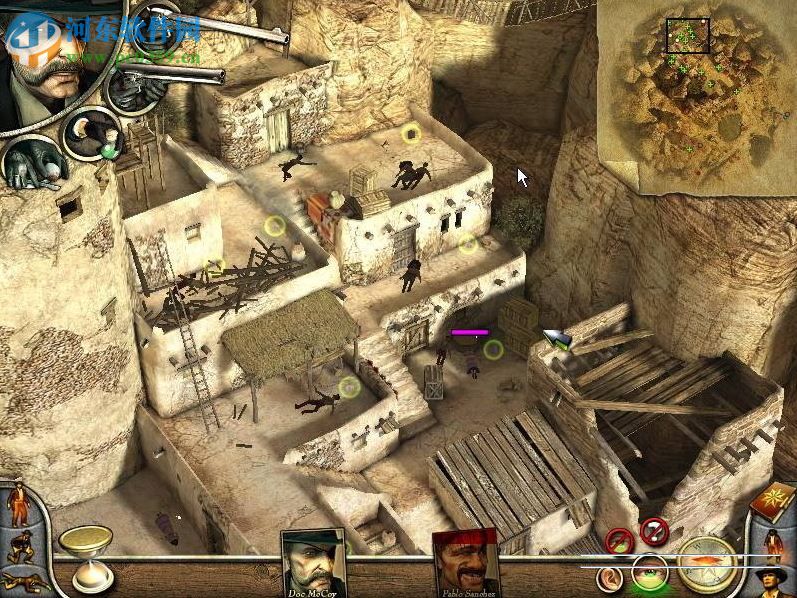The image size is (797, 598).
Task: Switch to standing posture
Action: click(x=18, y=507)
